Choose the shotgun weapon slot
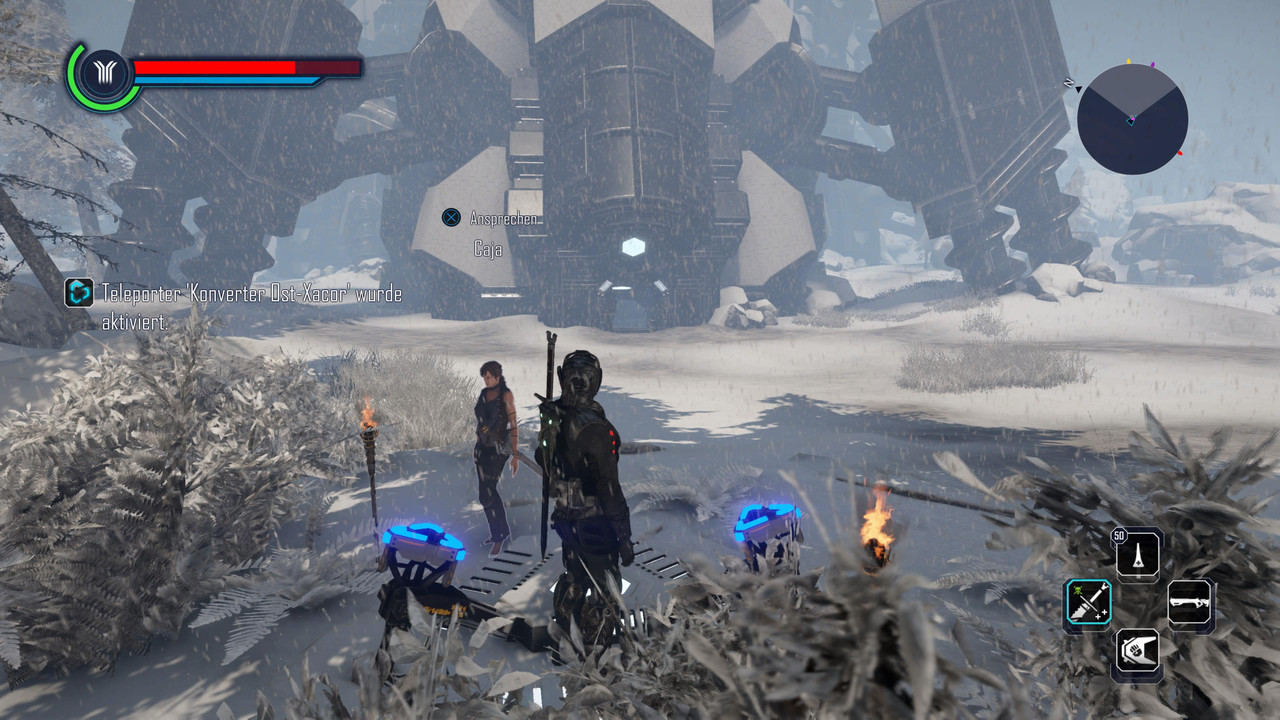The image size is (1280, 720). point(1190,605)
